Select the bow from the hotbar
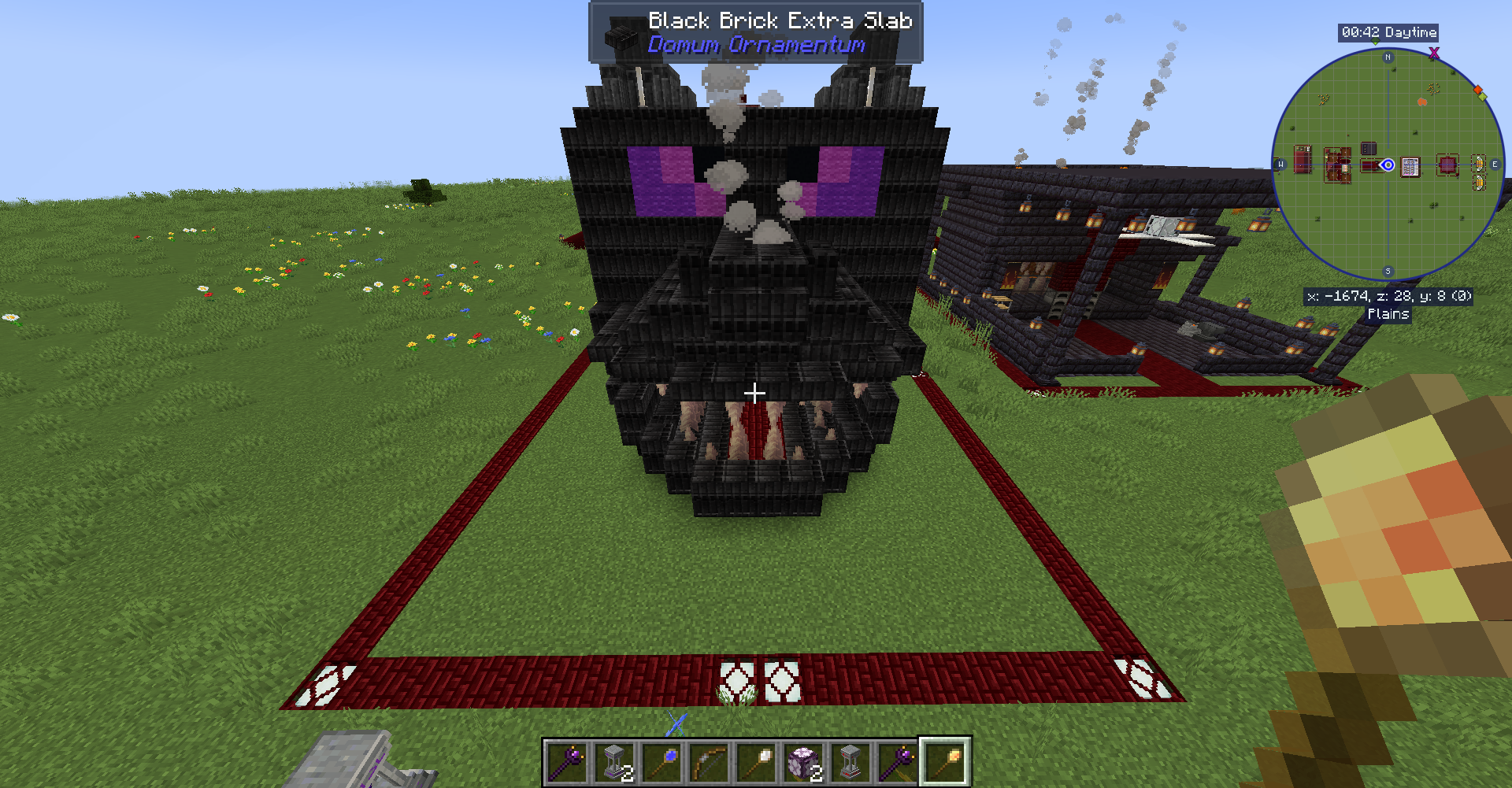 coord(709,762)
